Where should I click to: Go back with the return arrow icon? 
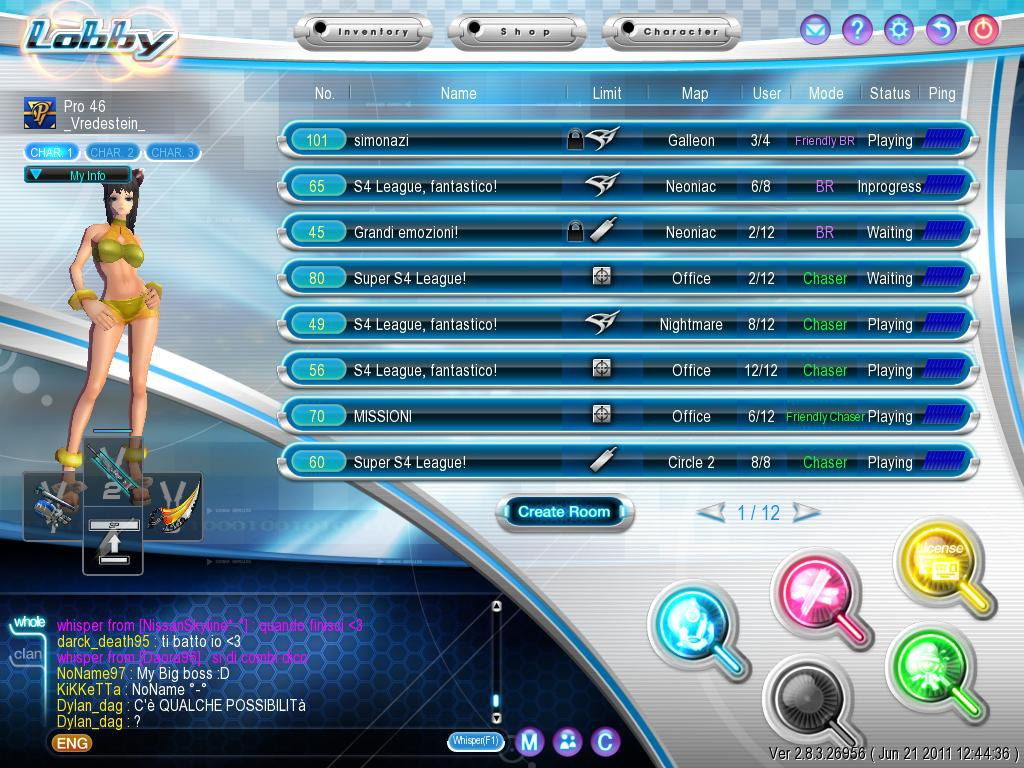point(941,30)
